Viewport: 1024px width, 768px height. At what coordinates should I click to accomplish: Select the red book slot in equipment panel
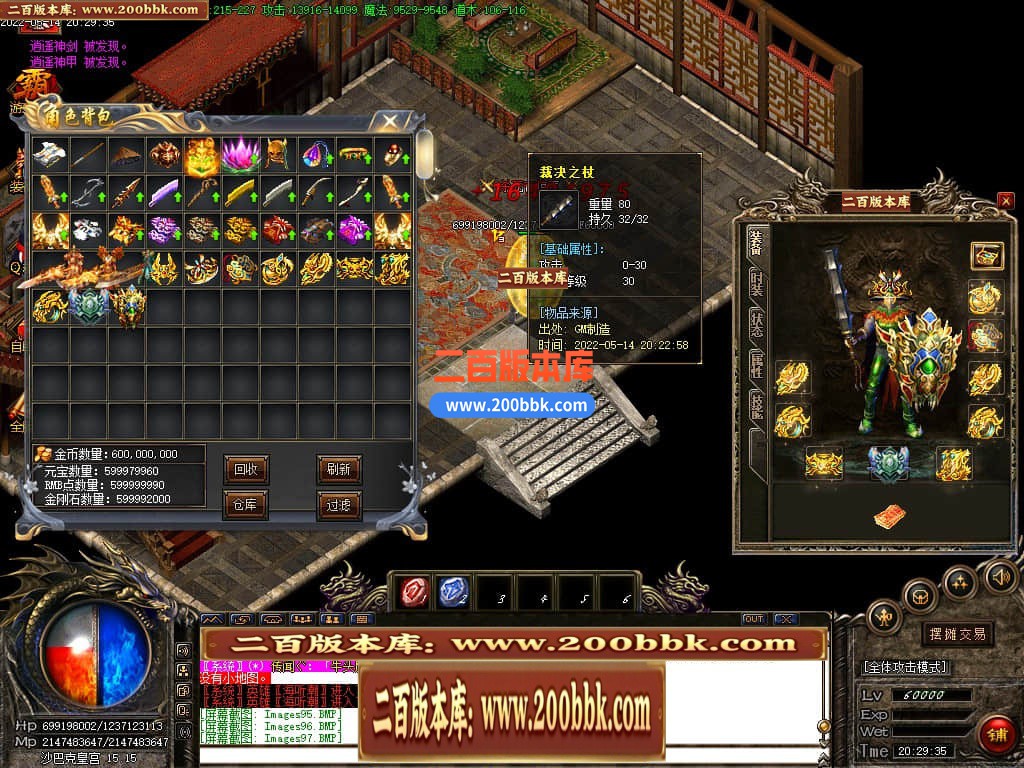coord(886,516)
